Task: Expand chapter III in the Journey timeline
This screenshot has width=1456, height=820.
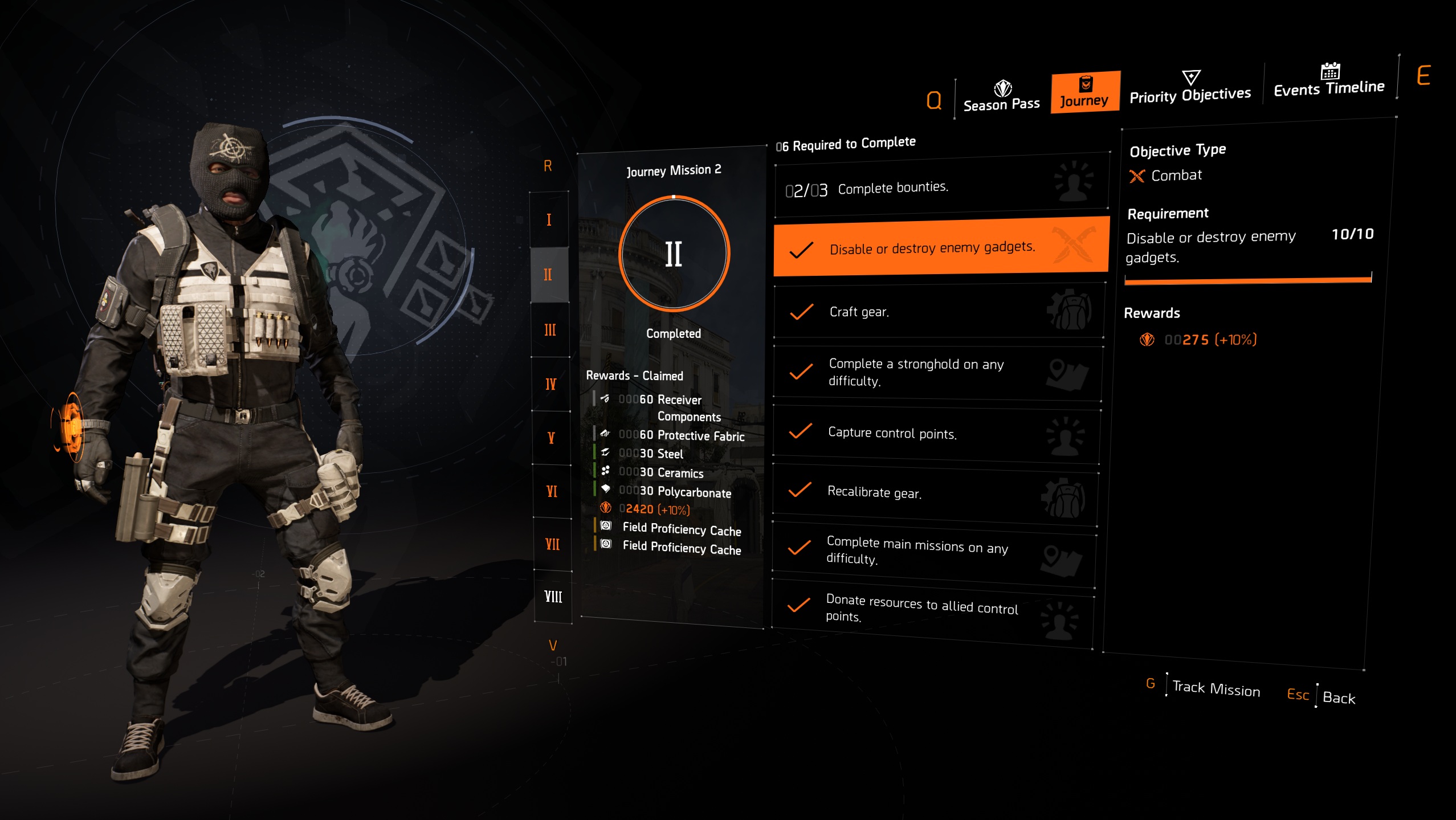Action: click(549, 329)
